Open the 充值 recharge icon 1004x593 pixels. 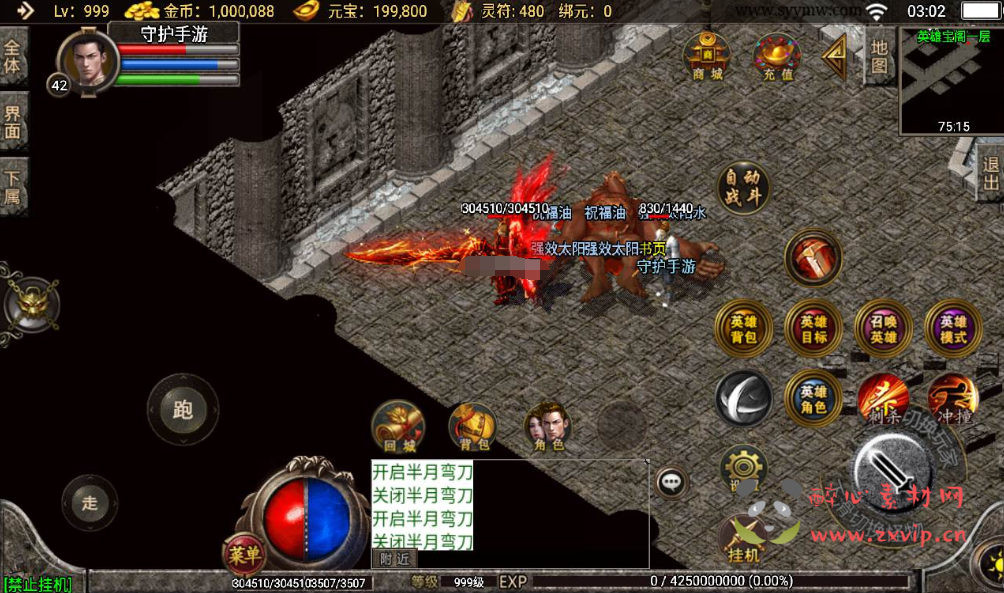(x=777, y=57)
